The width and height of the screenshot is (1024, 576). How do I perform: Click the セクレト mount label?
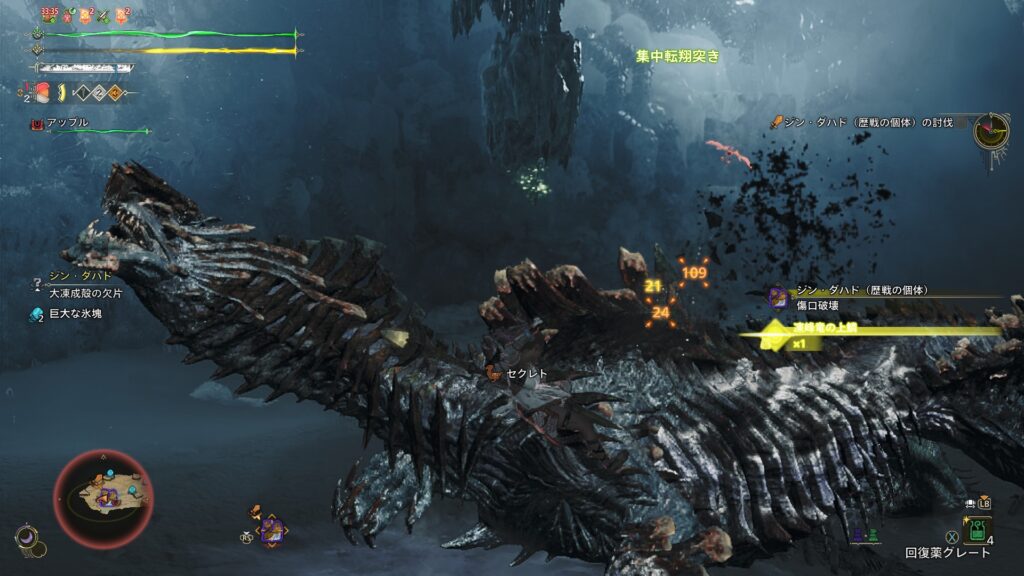527,373
